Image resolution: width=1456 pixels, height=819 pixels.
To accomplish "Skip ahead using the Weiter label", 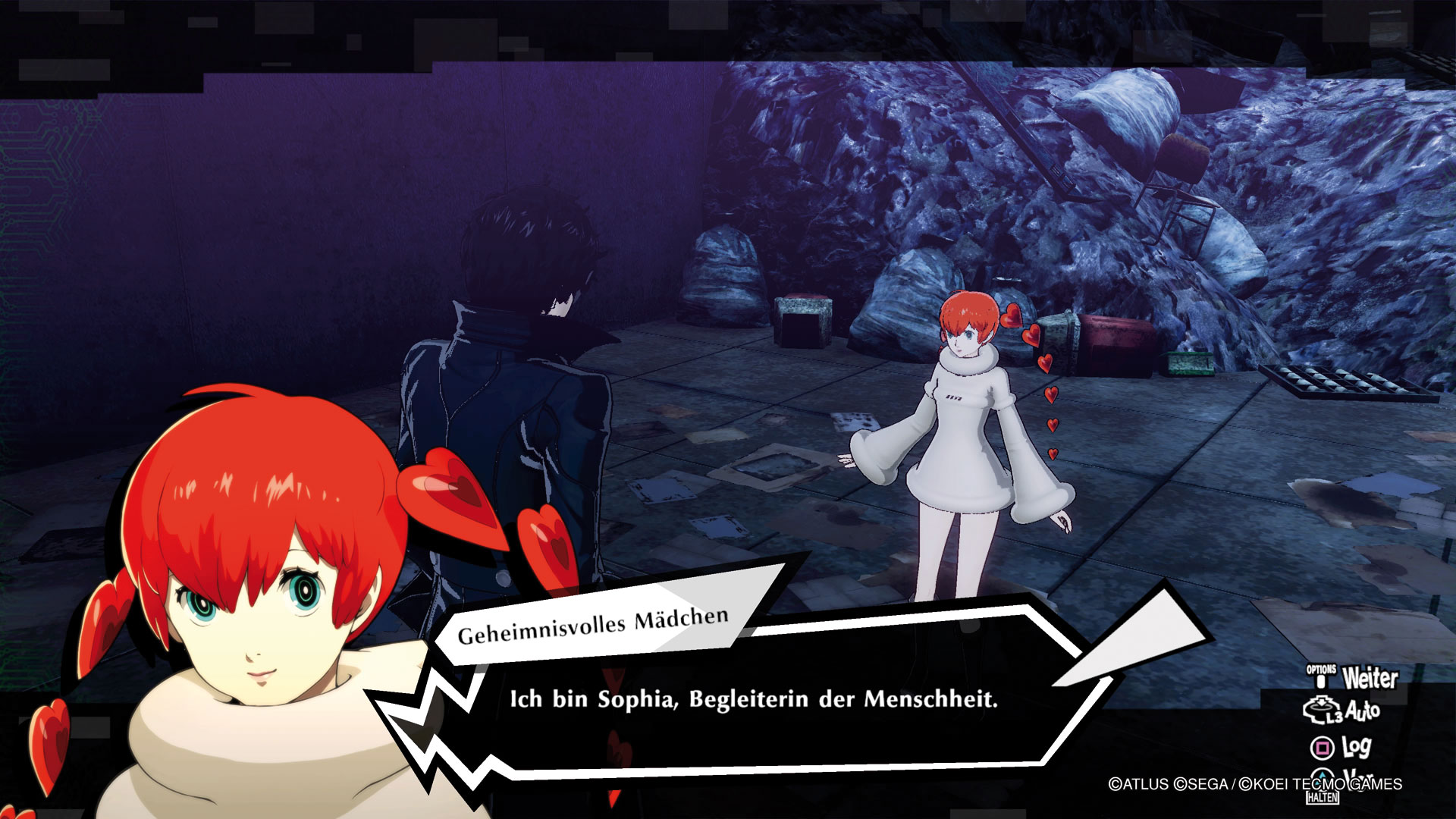I will point(1369,677).
